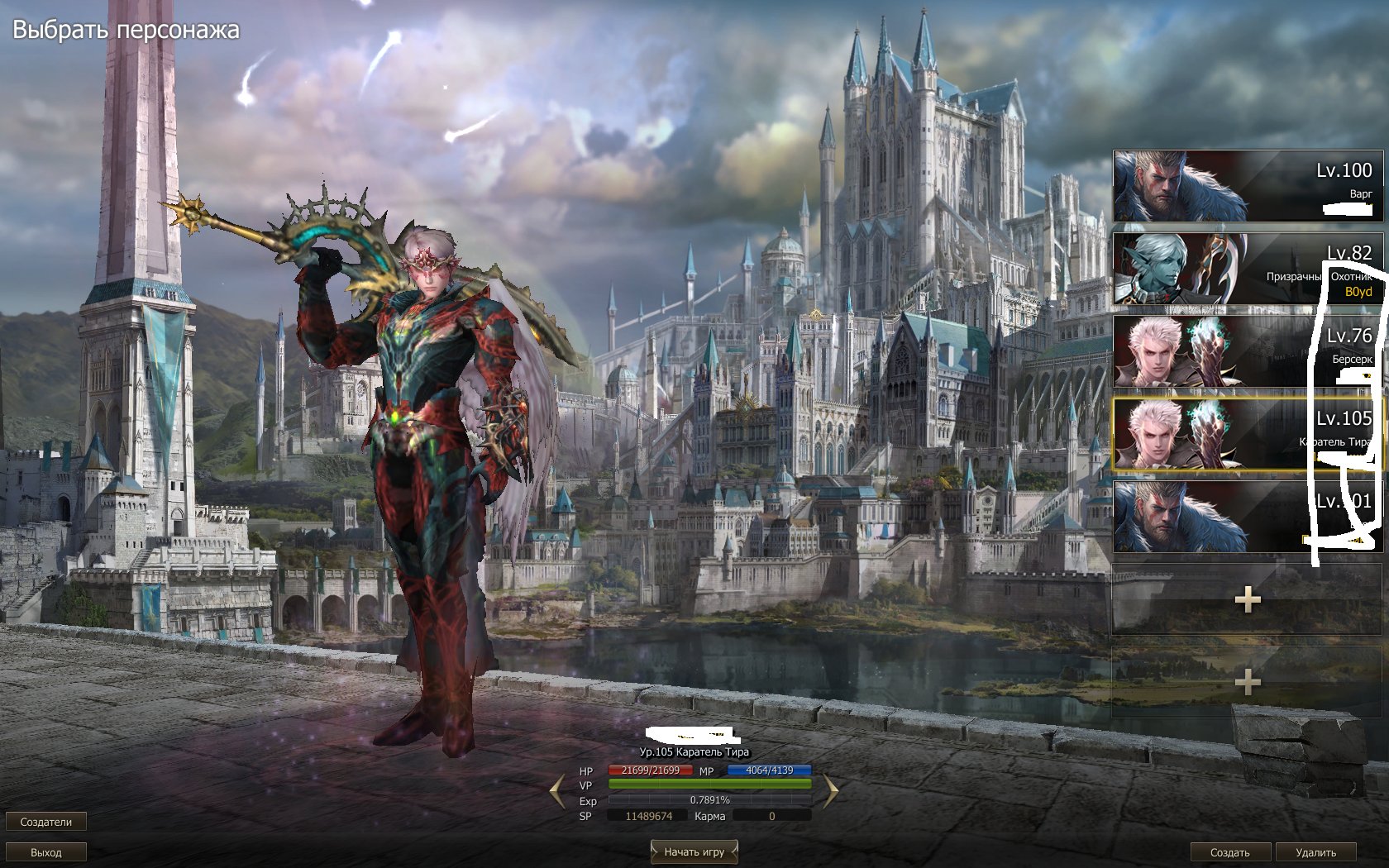Rotate character with the left arrow
Viewport: 1389px width, 868px height.
558,790
